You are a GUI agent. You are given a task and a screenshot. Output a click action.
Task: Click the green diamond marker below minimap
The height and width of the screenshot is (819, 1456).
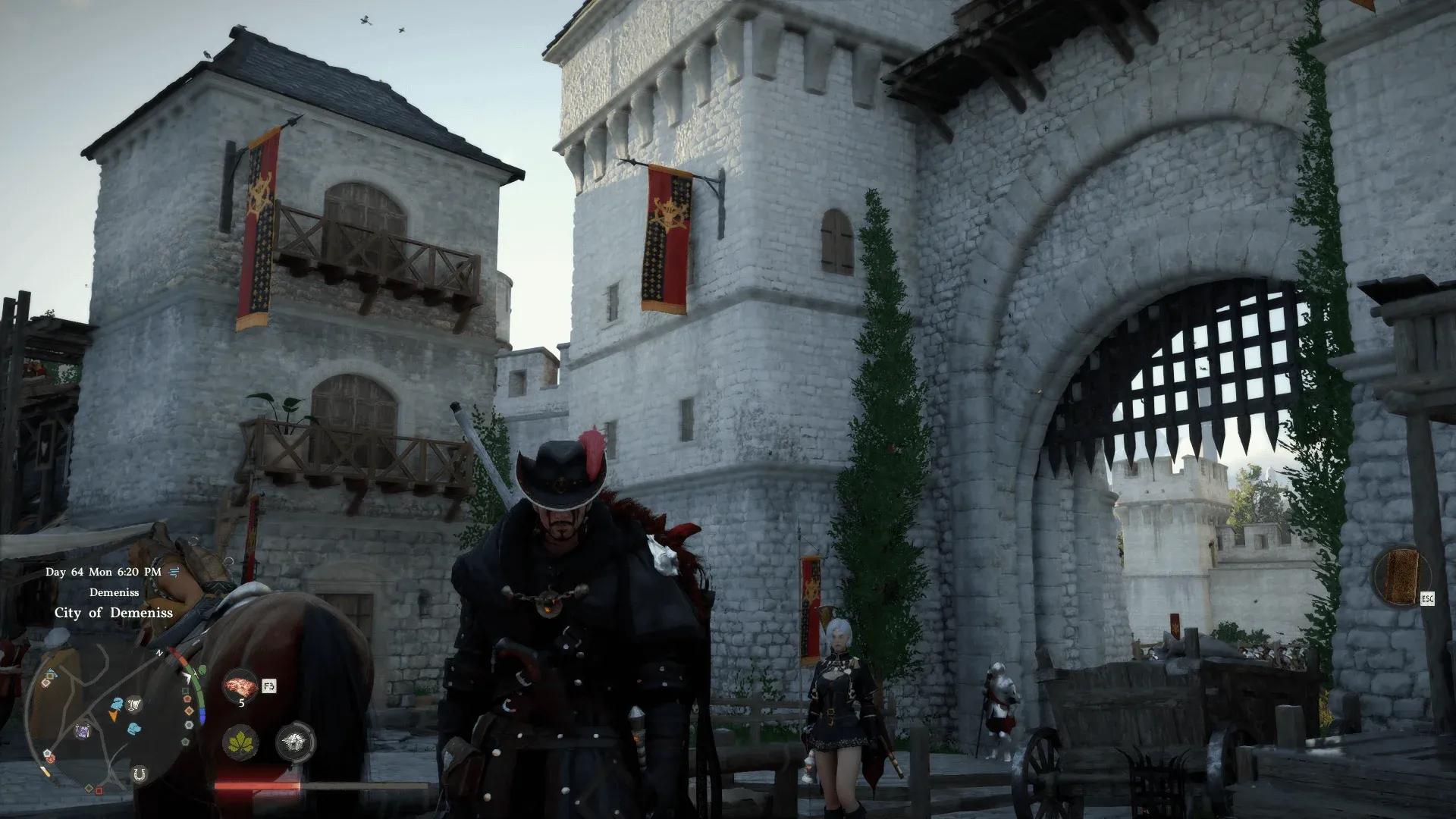(x=89, y=788)
